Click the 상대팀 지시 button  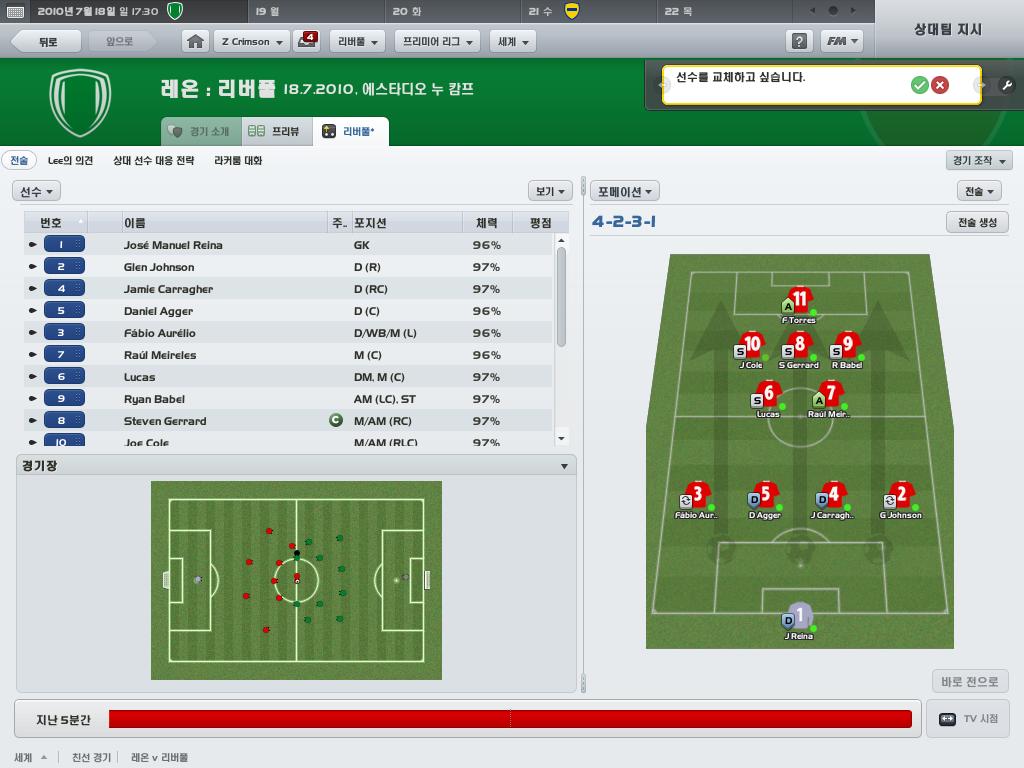[948, 29]
